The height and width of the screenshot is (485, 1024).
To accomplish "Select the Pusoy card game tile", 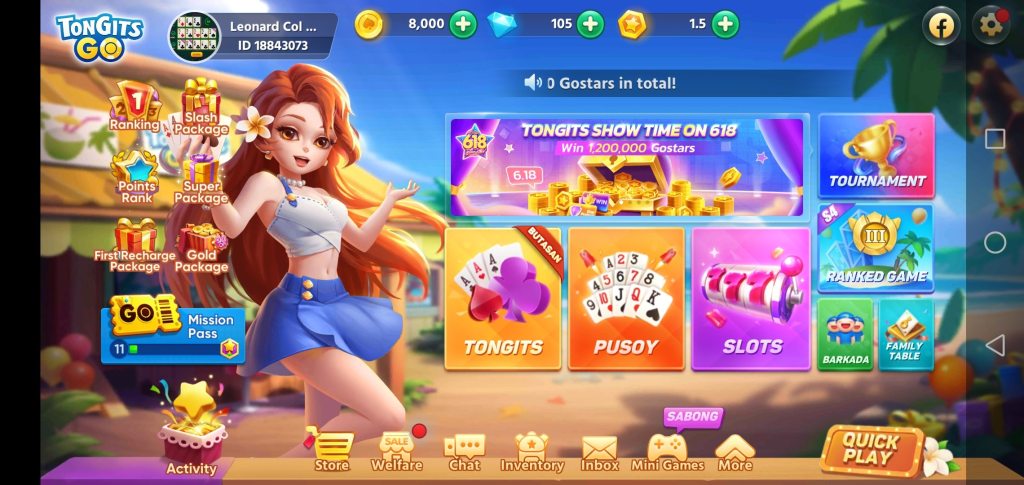I will 626,298.
